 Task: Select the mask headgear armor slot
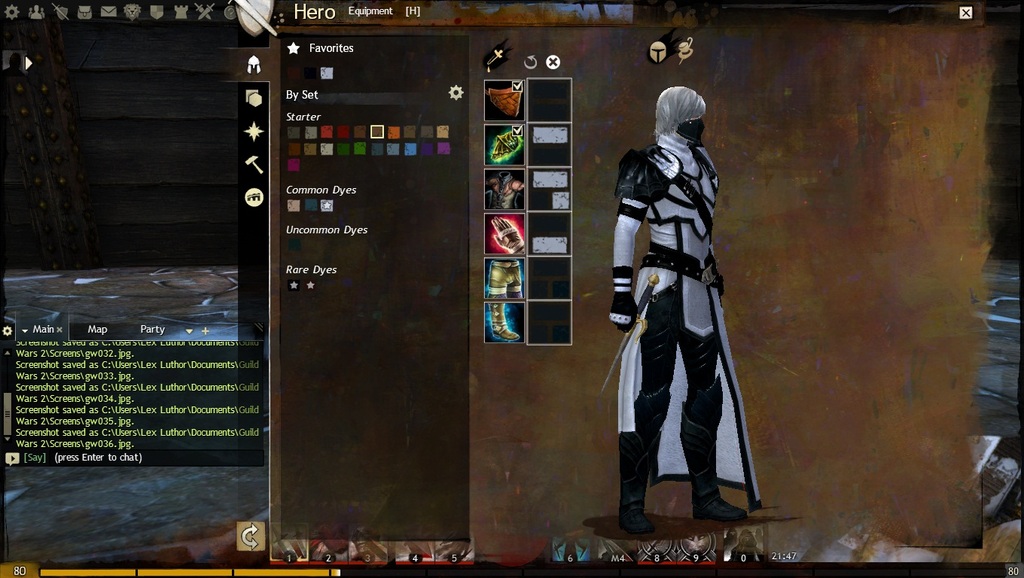pyautogui.click(x=505, y=100)
